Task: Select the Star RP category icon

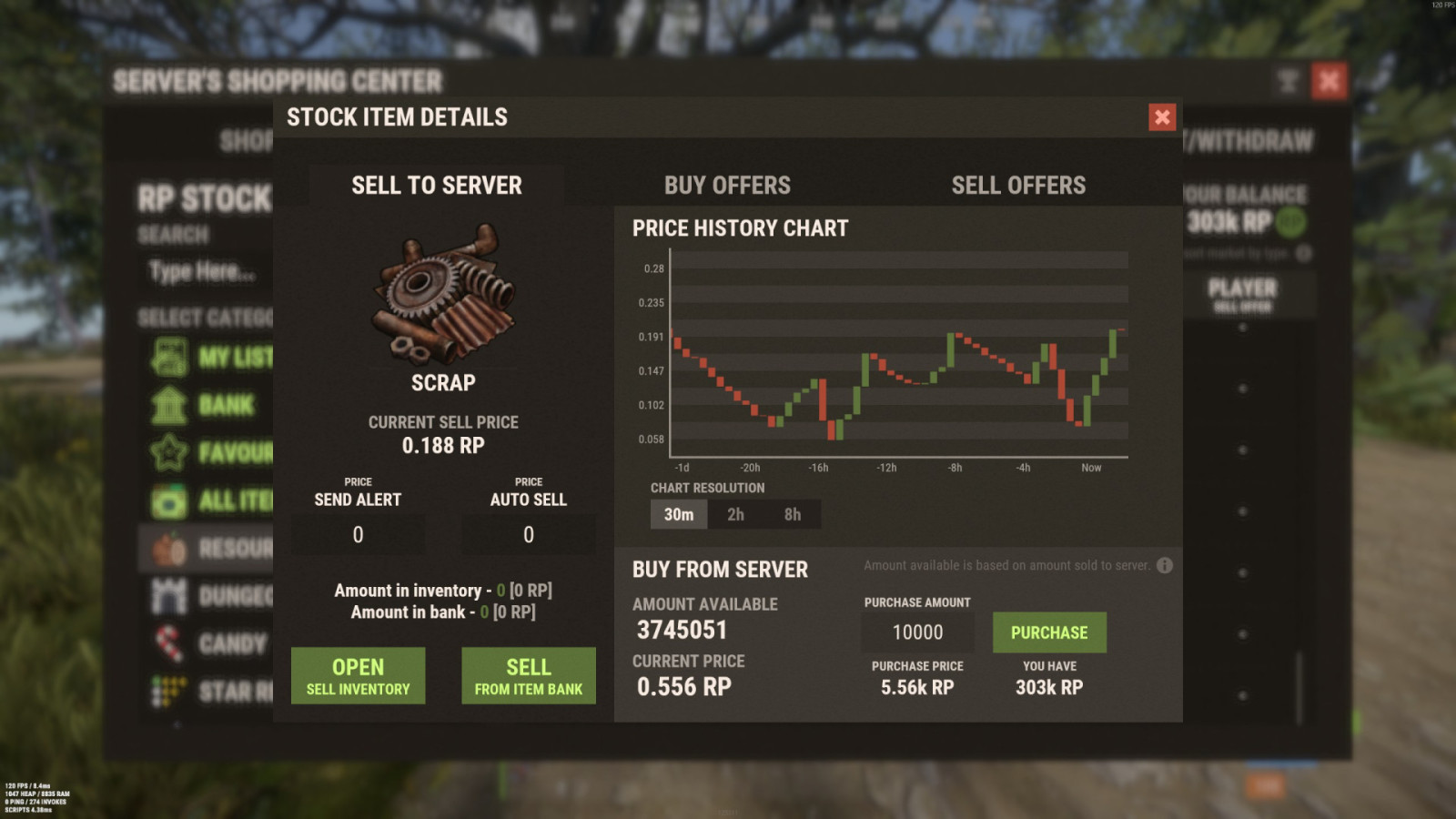Action: click(x=169, y=693)
